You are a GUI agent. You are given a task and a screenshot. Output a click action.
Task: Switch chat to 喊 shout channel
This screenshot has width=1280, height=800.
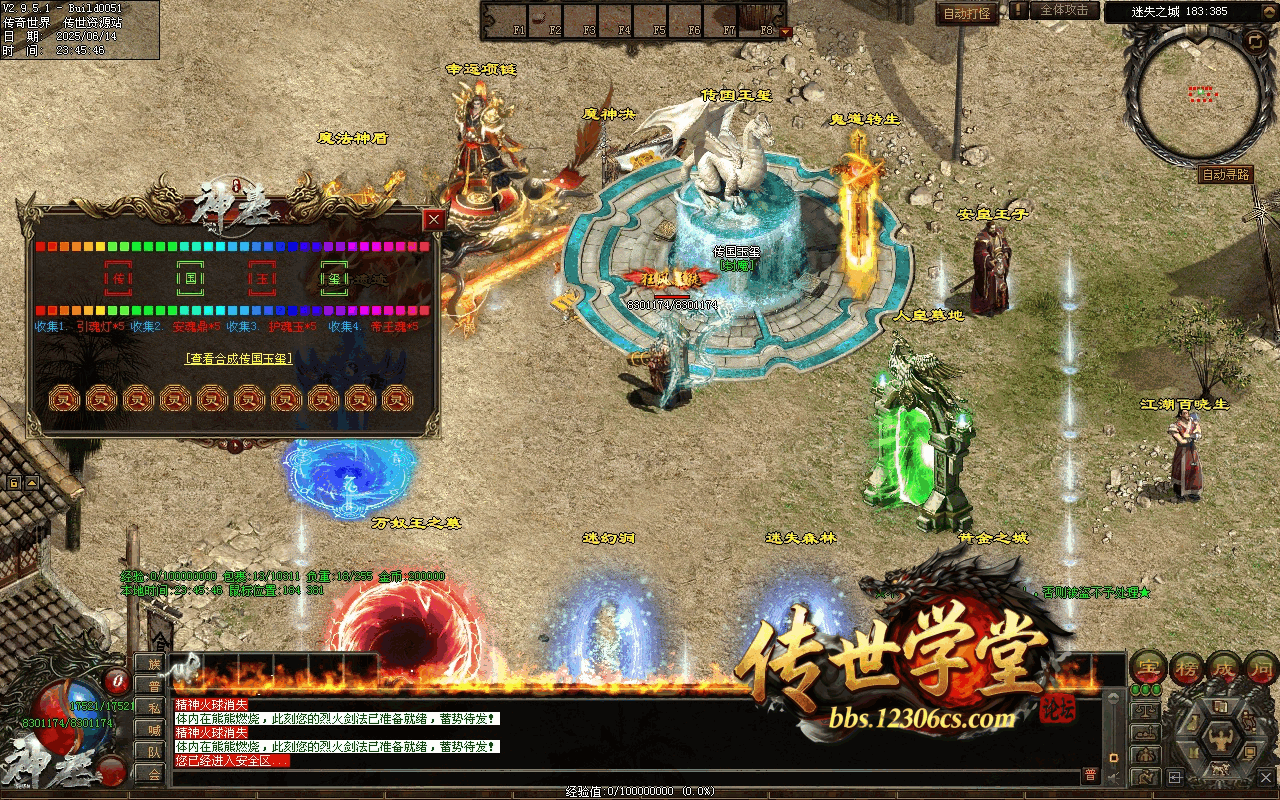153,730
